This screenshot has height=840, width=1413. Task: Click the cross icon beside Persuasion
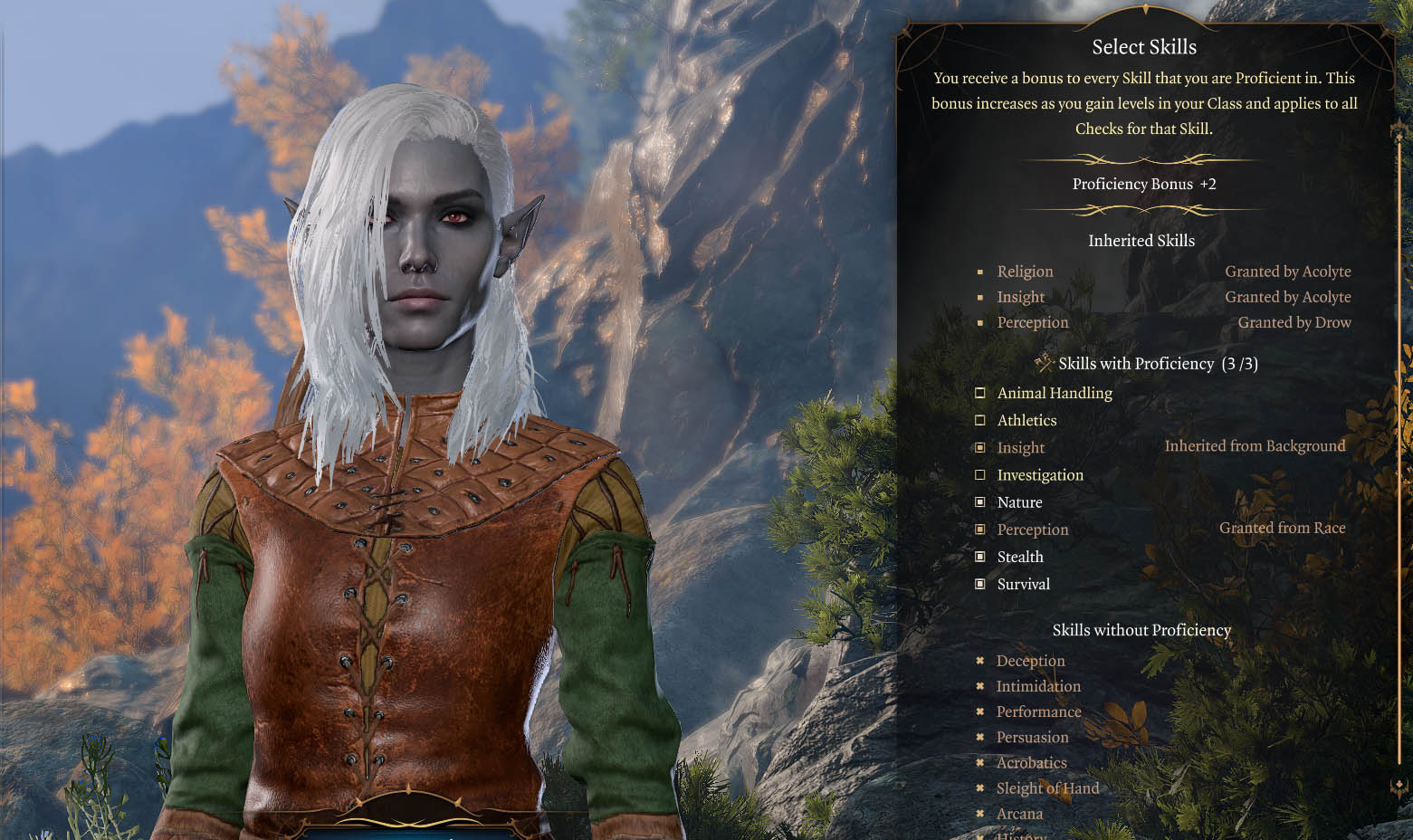click(x=980, y=738)
